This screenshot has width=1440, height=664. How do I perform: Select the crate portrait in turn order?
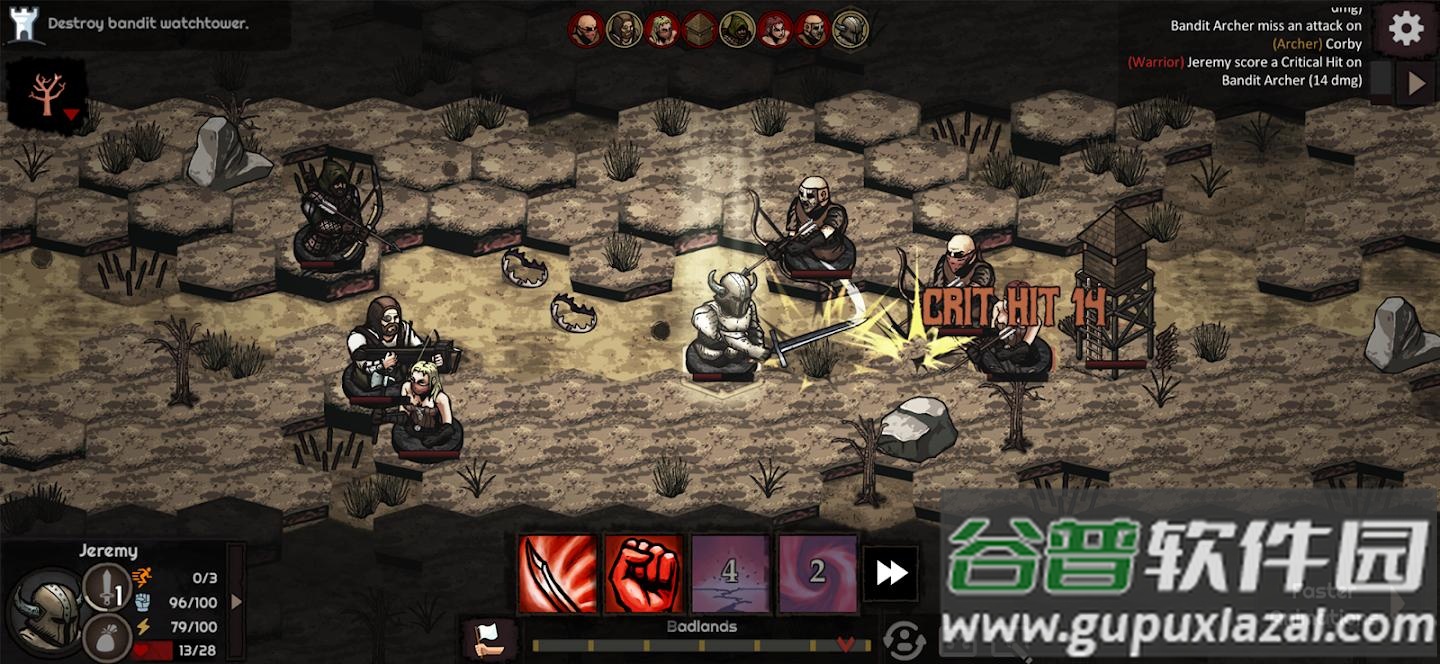pyautogui.click(x=699, y=30)
